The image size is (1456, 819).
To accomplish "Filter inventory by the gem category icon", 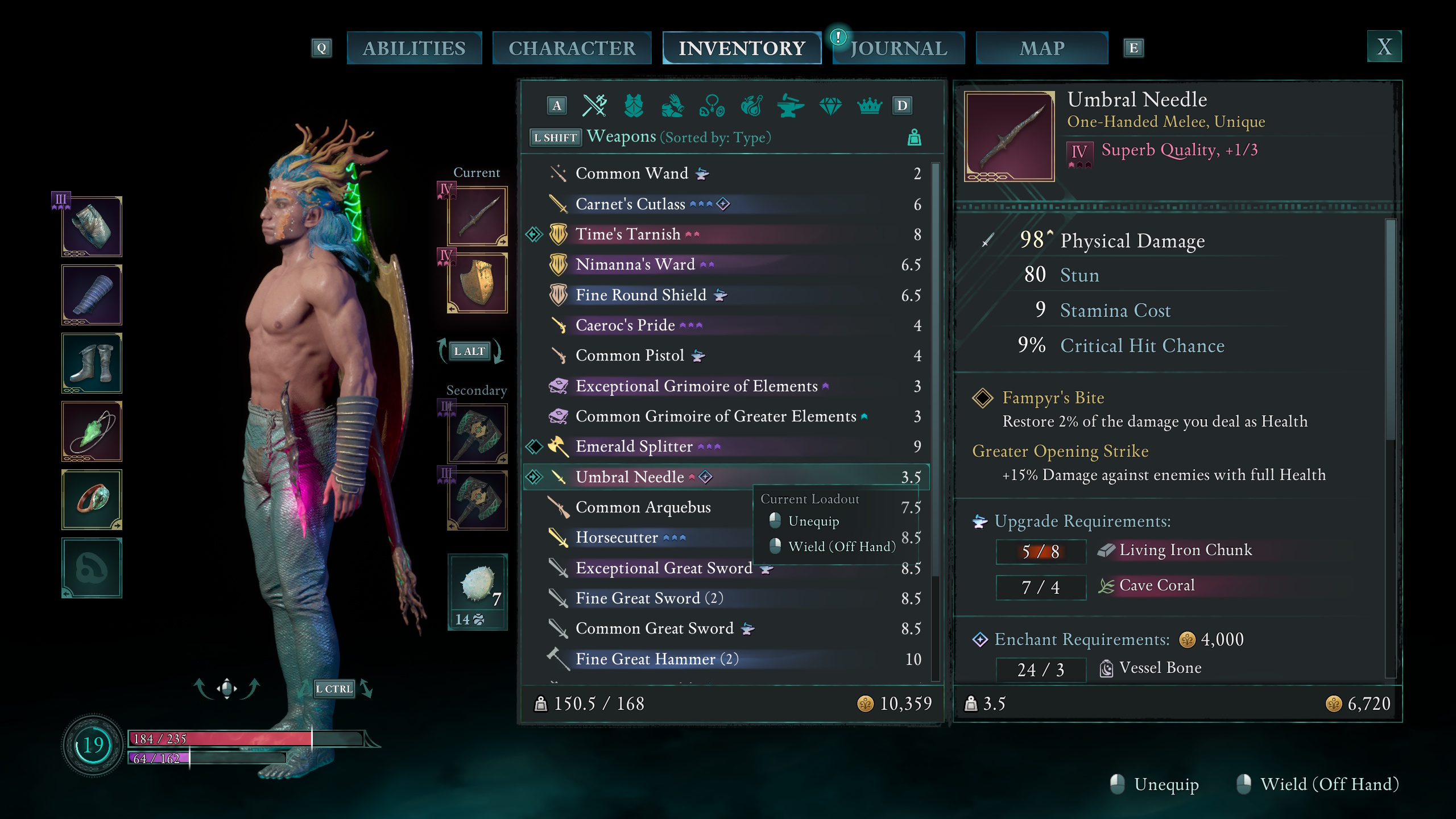I will [830, 106].
